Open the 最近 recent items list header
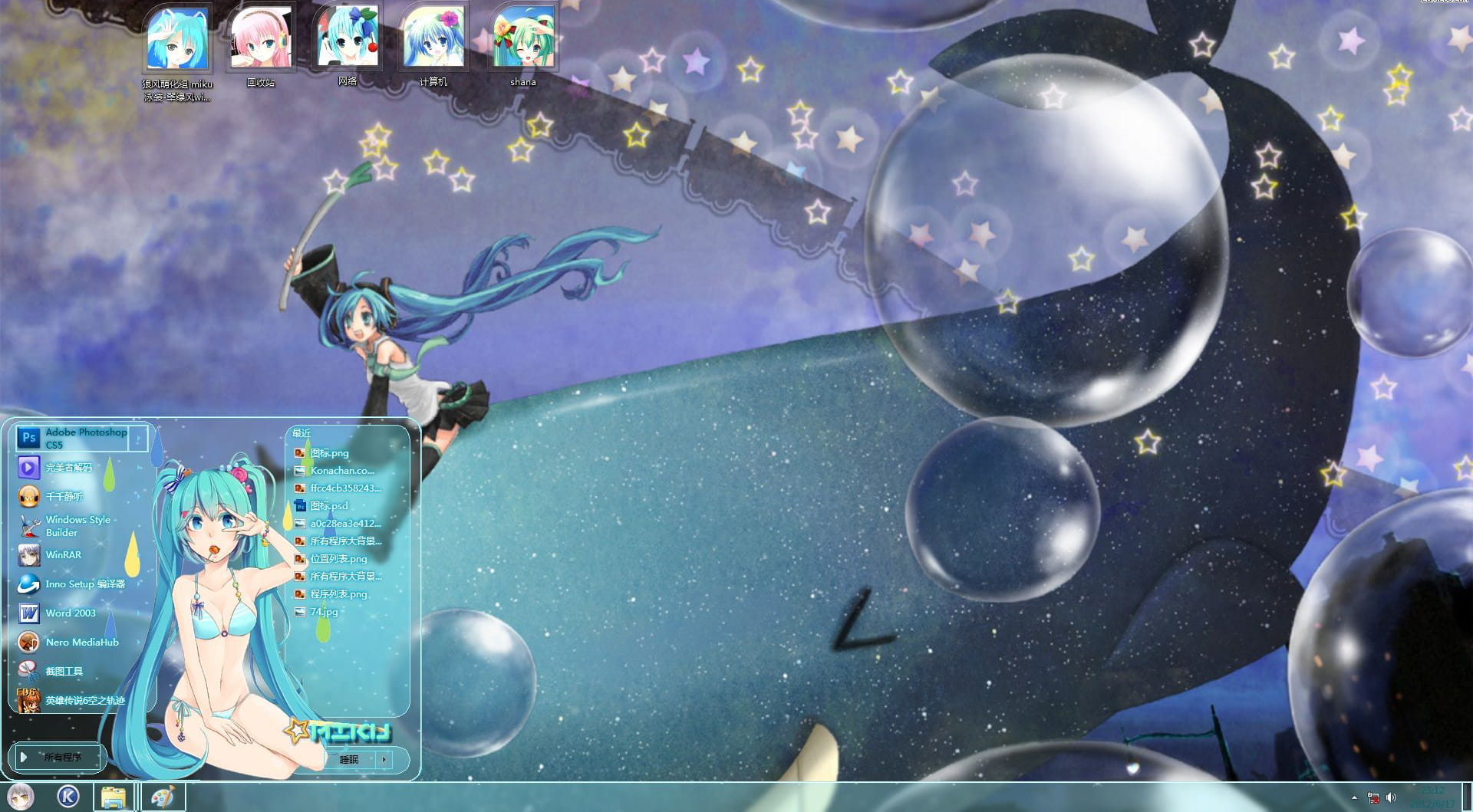This screenshot has width=1473, height=812. pyautogui.click(x=300, y=432)
